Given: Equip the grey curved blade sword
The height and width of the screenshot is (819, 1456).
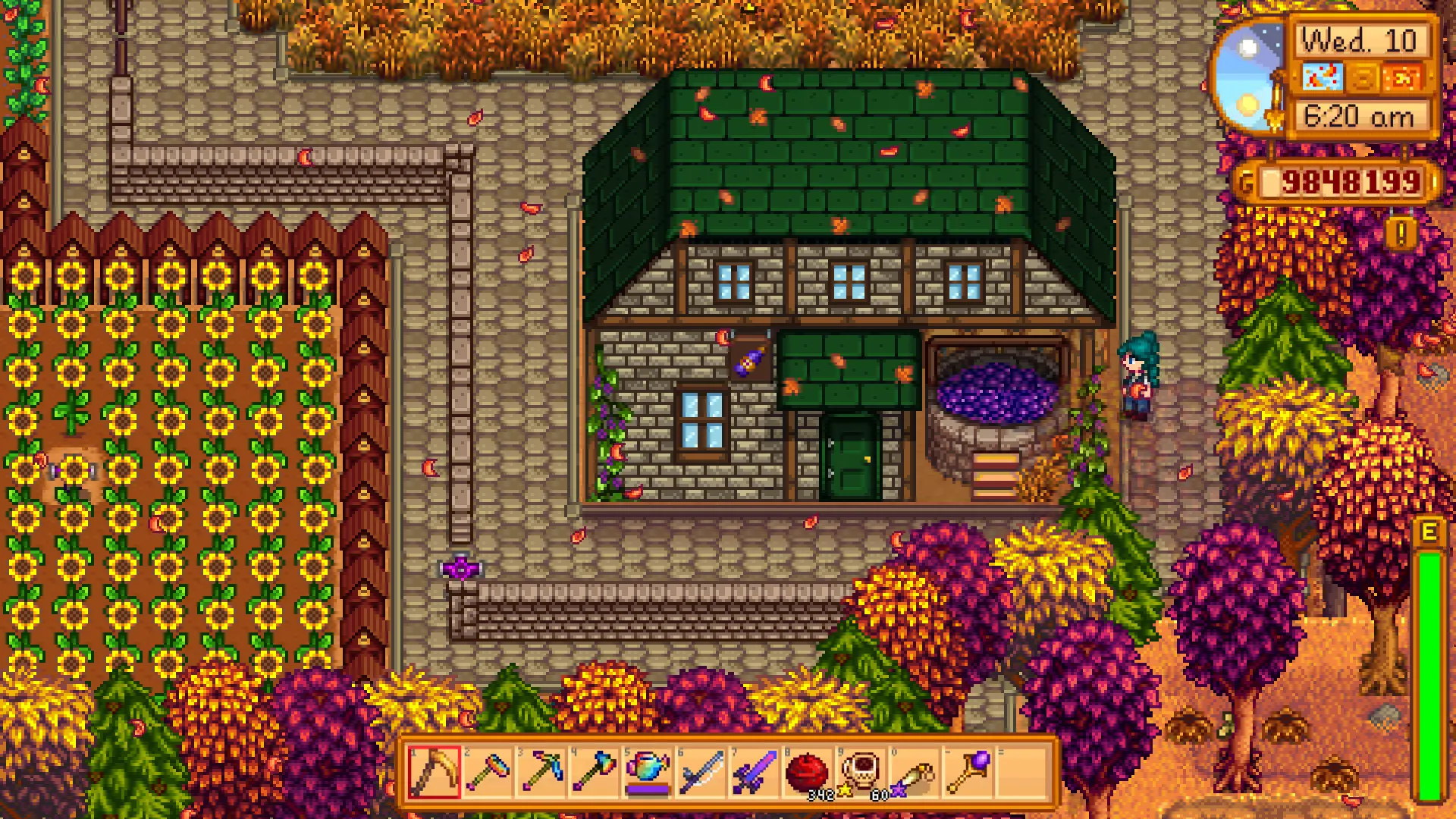Looking at the screenshot, I should click(701, 773).
